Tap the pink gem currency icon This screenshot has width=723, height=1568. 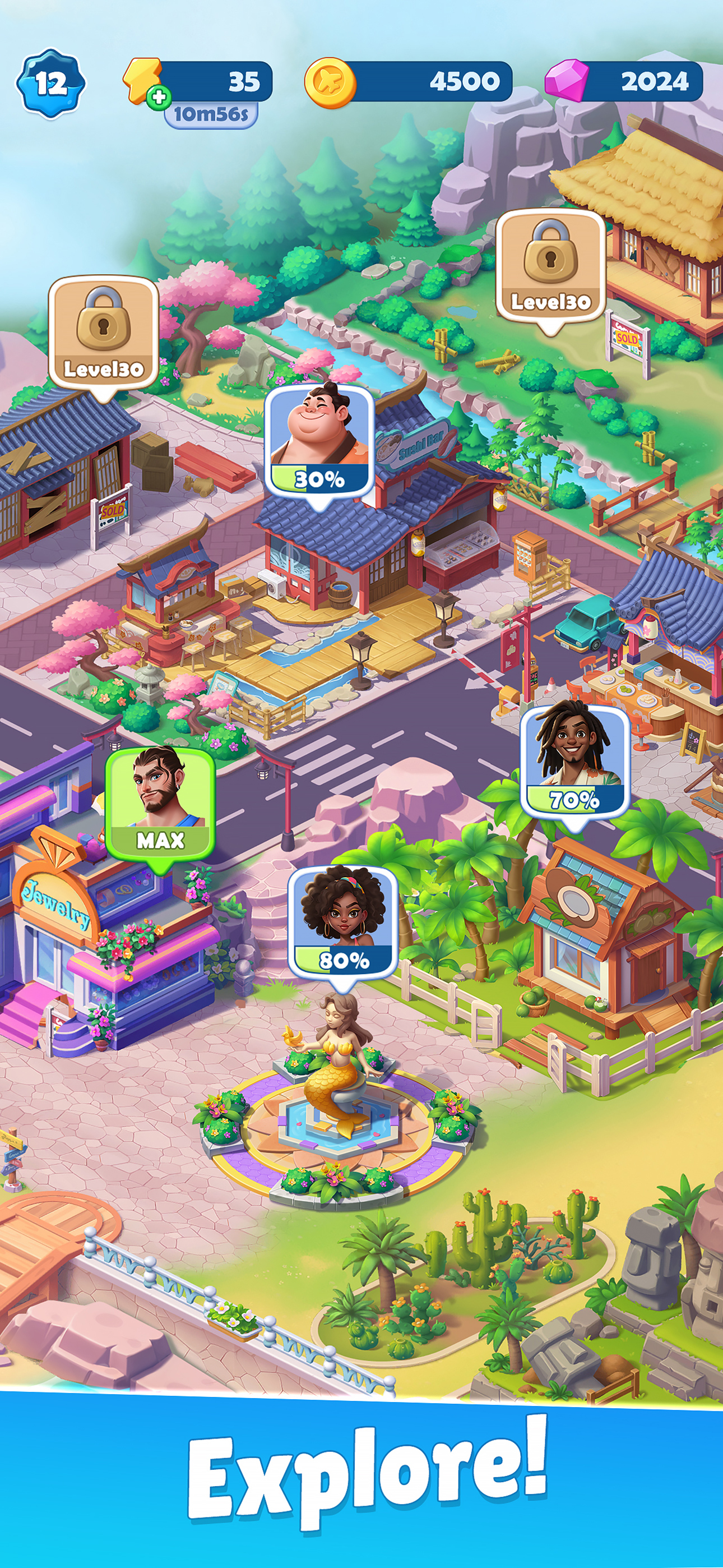pos(566,81)
